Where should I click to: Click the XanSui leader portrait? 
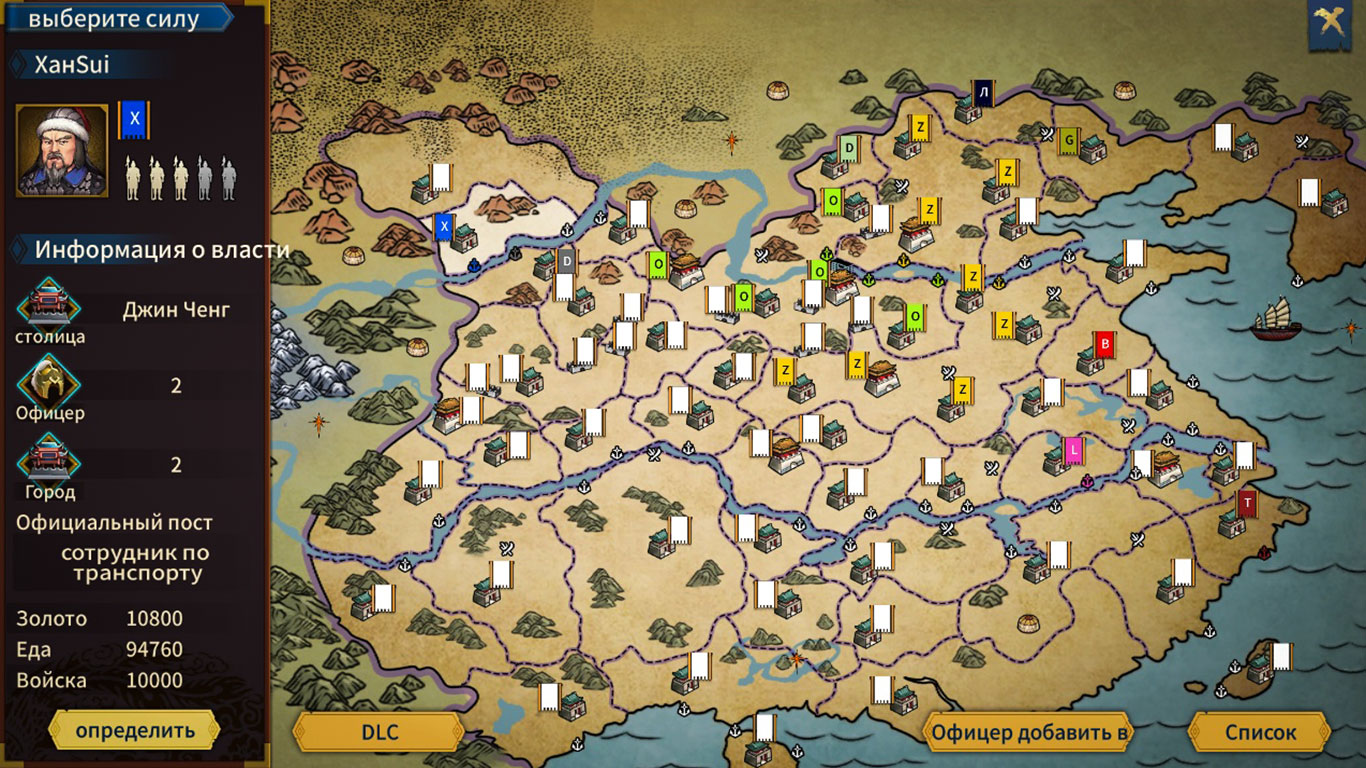coord(60,150)
